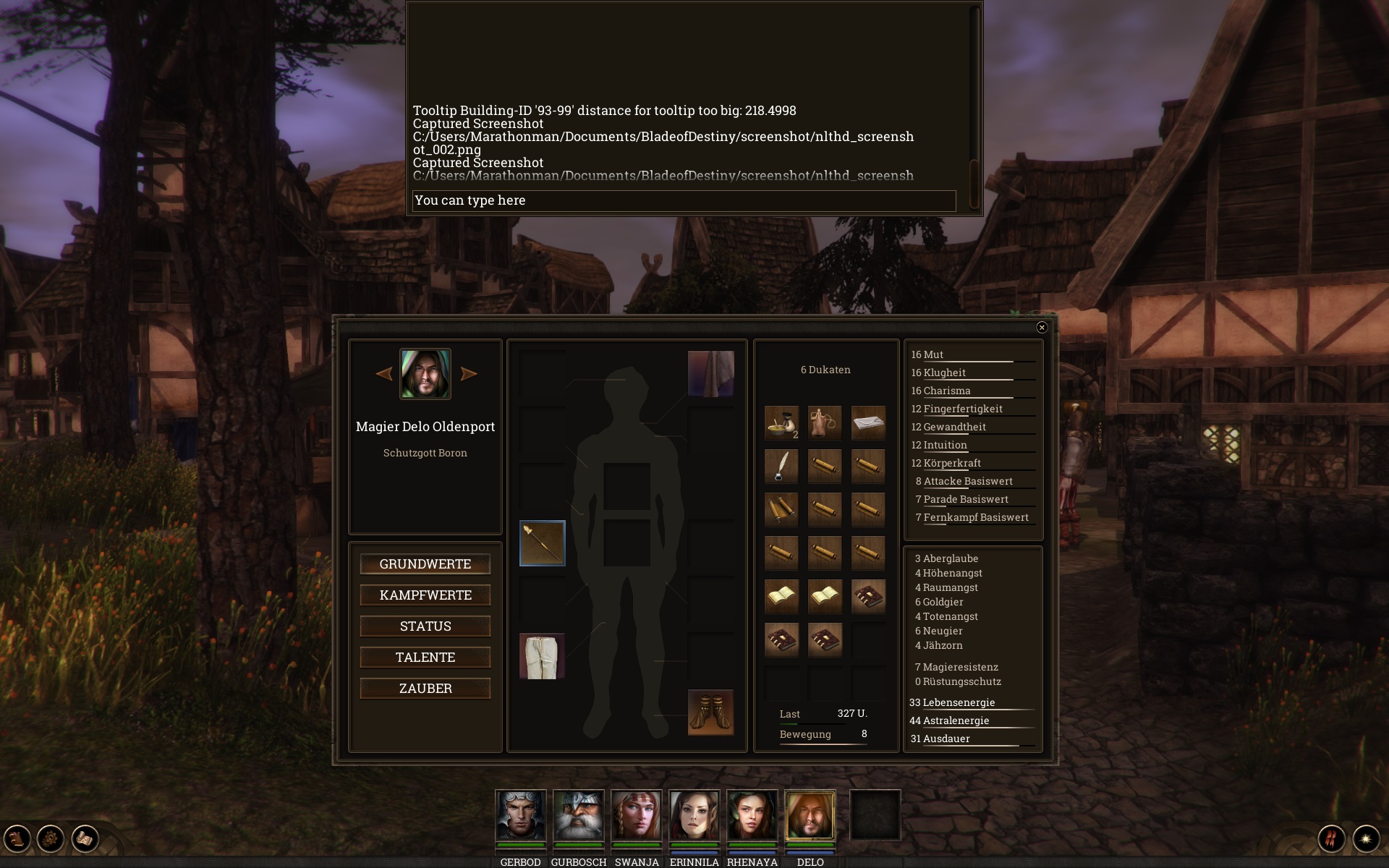
Task: Pick the mortar and pestle inventory item
Action: point(781,423)
